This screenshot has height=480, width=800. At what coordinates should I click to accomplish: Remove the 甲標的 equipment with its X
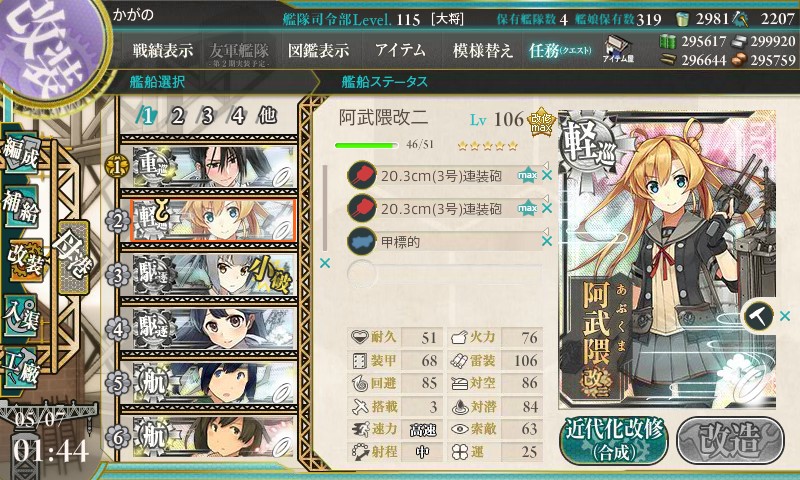click(547, 241)
